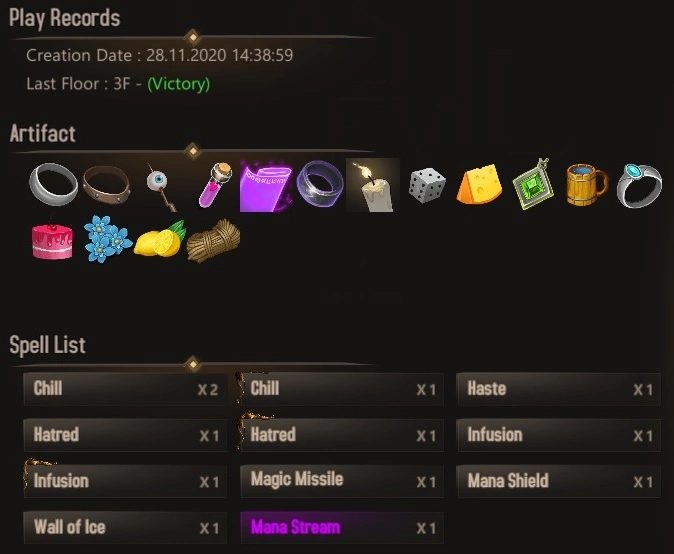Image resolution: width=674 pixels, height=554 pixels.
Task: Inspect the coiled rope artifact
Action: (212, 240)
